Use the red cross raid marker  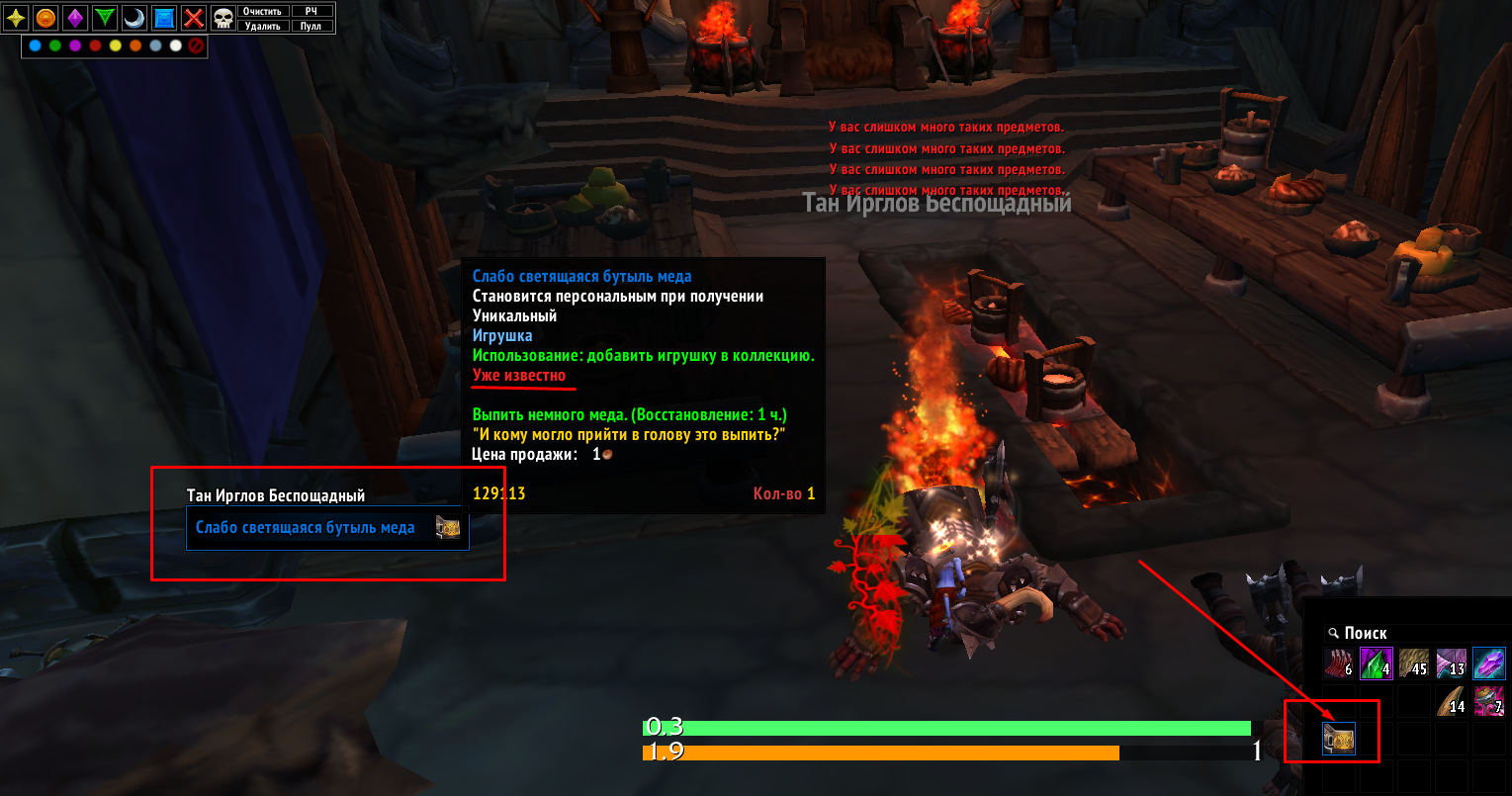(194, 17)
